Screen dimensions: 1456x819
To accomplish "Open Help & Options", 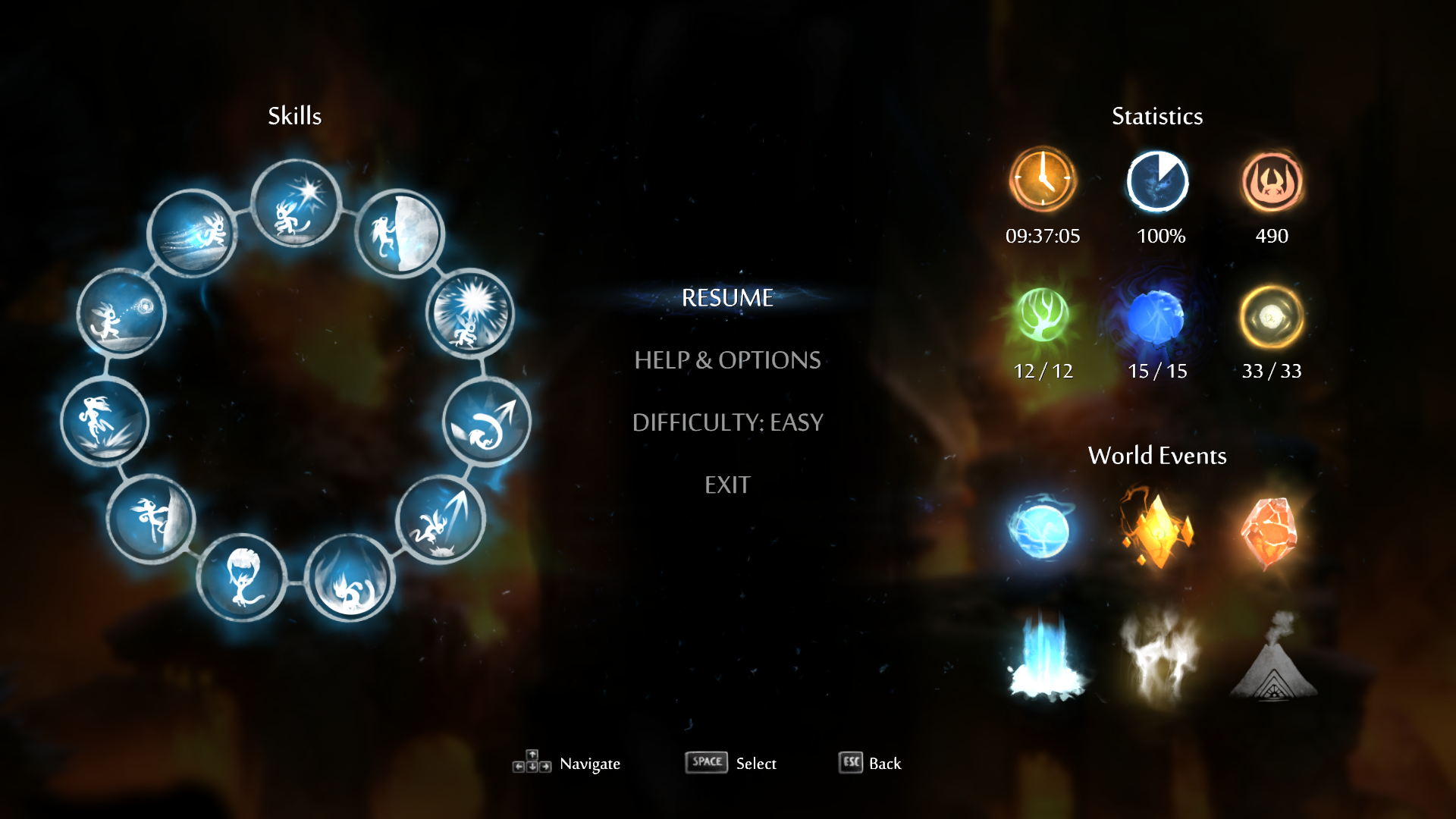I will coord(727,360).
